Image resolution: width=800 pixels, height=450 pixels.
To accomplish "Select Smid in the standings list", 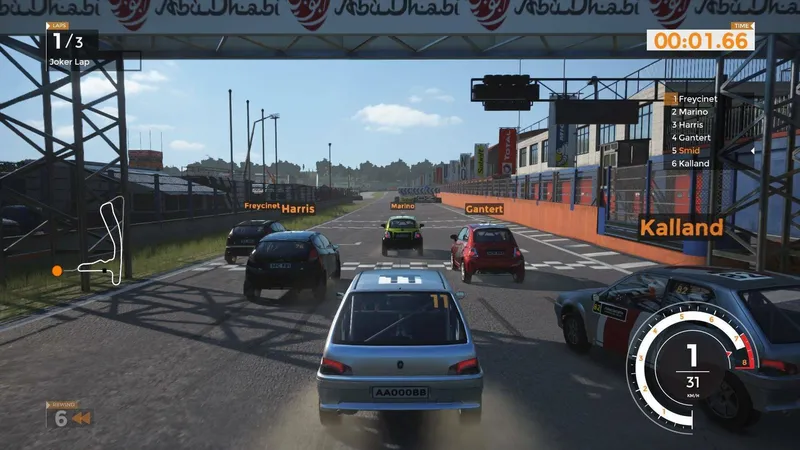I will pos(686,150).
